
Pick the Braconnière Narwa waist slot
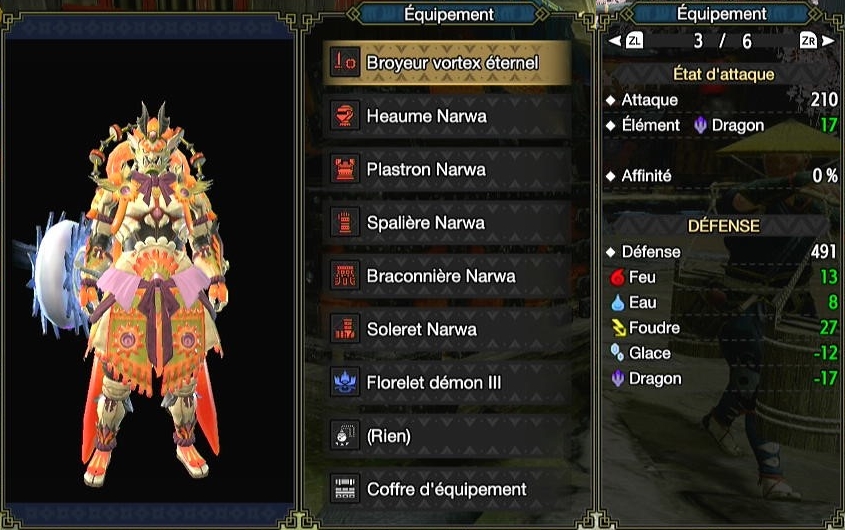(x=449, y=276)
